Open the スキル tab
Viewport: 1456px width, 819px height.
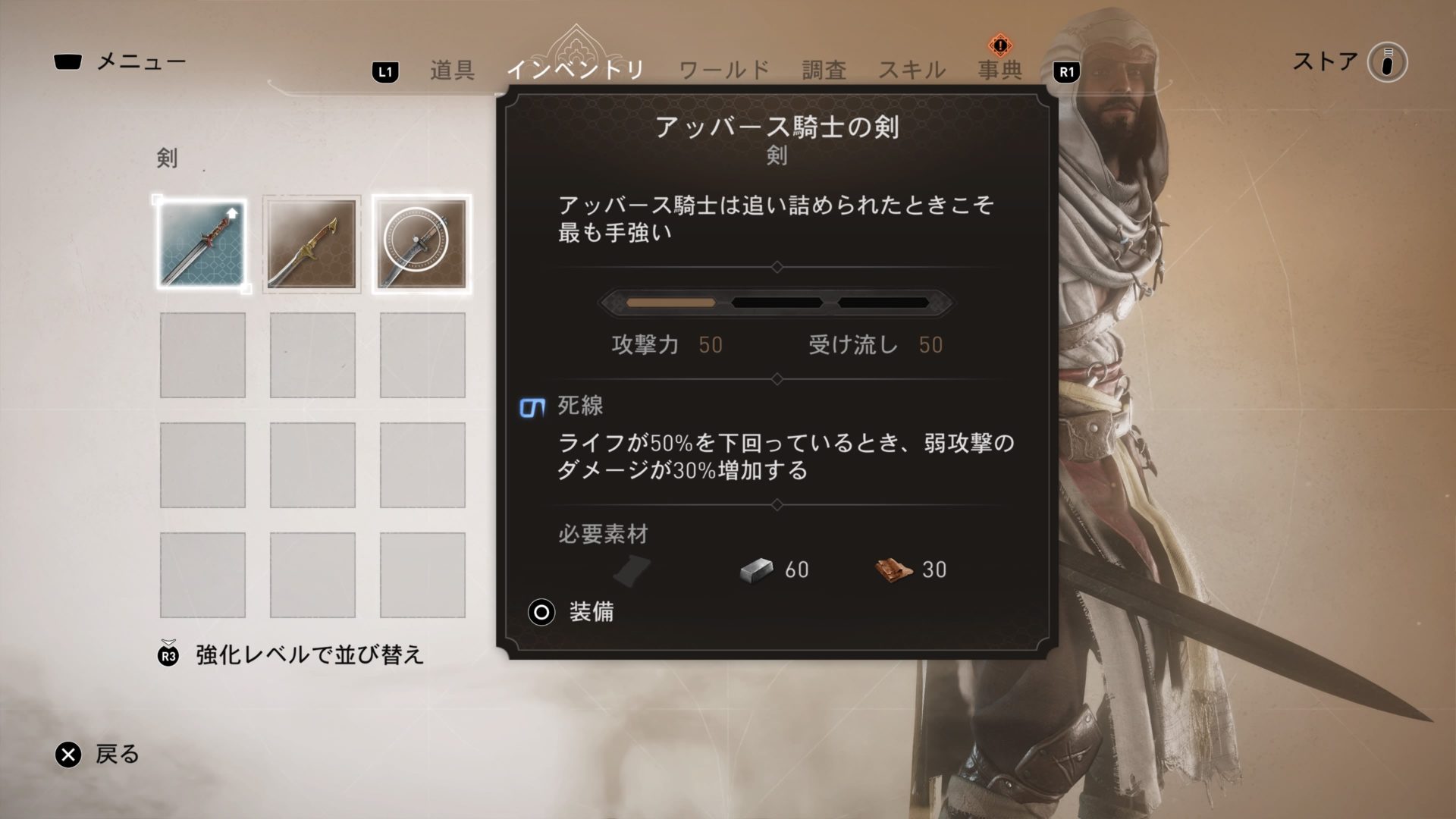(x=912, y=69)
